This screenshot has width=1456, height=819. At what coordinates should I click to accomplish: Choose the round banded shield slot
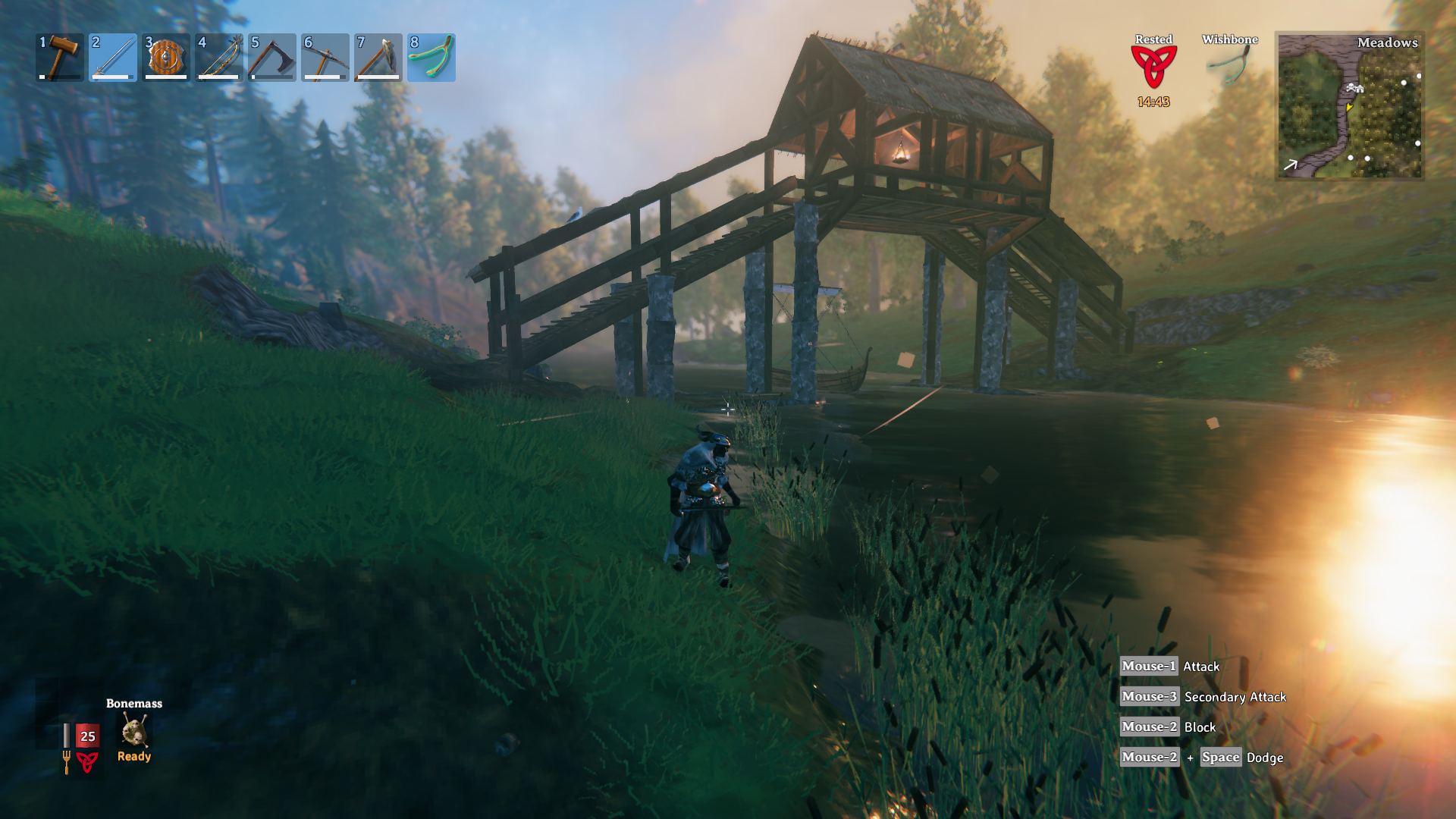pos(166,58)
